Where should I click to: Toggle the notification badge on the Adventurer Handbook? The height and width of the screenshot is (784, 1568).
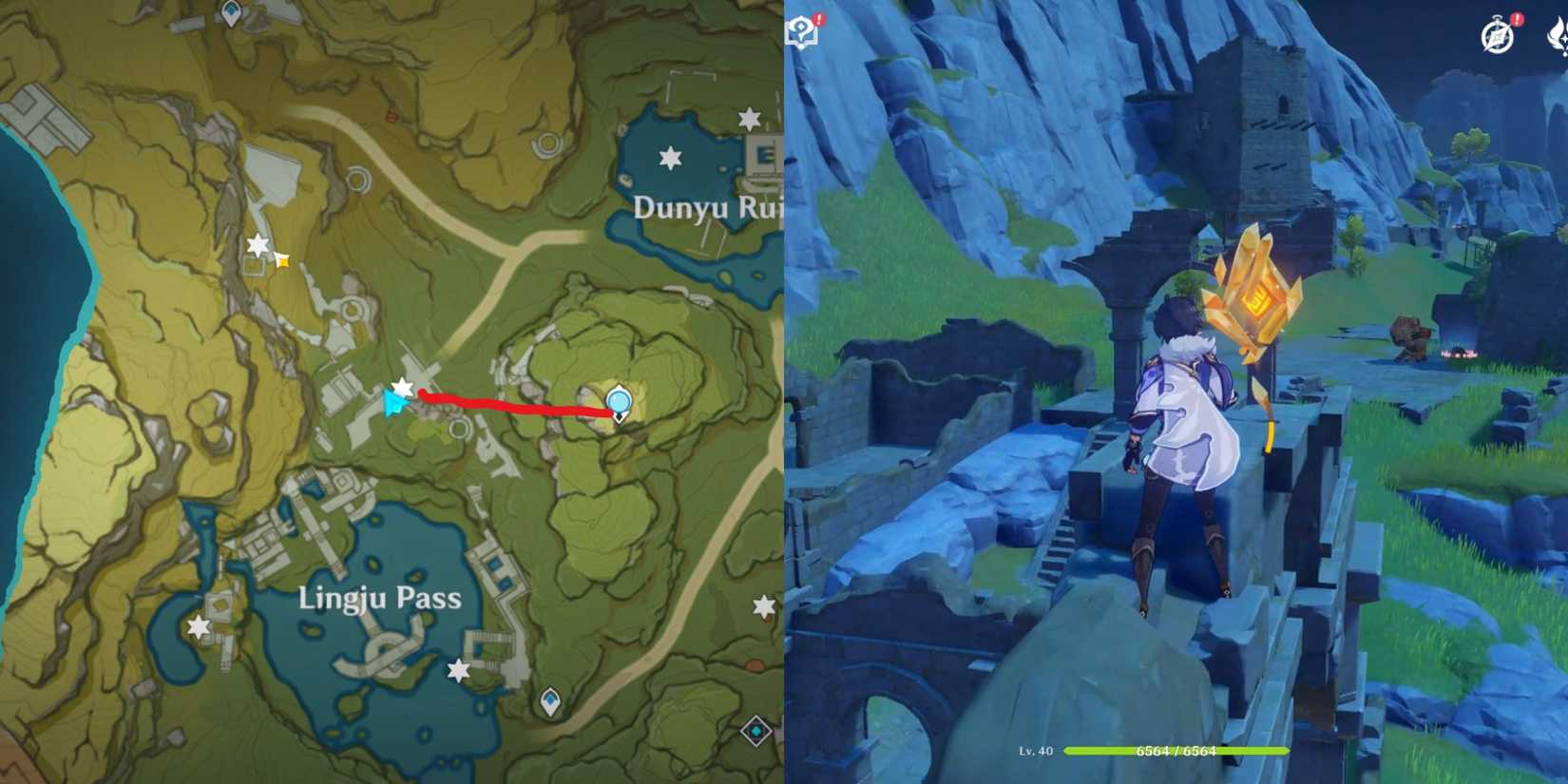[1518, 19]
